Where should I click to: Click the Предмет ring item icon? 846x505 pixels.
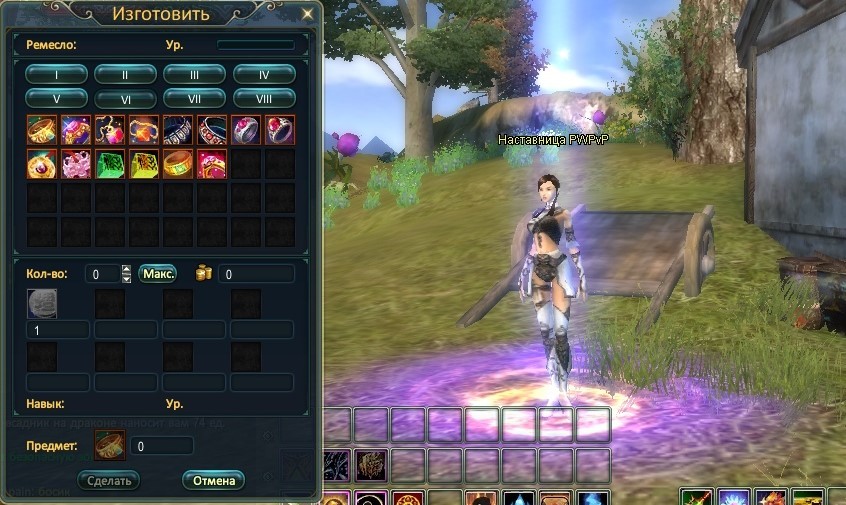click(109, 445)
